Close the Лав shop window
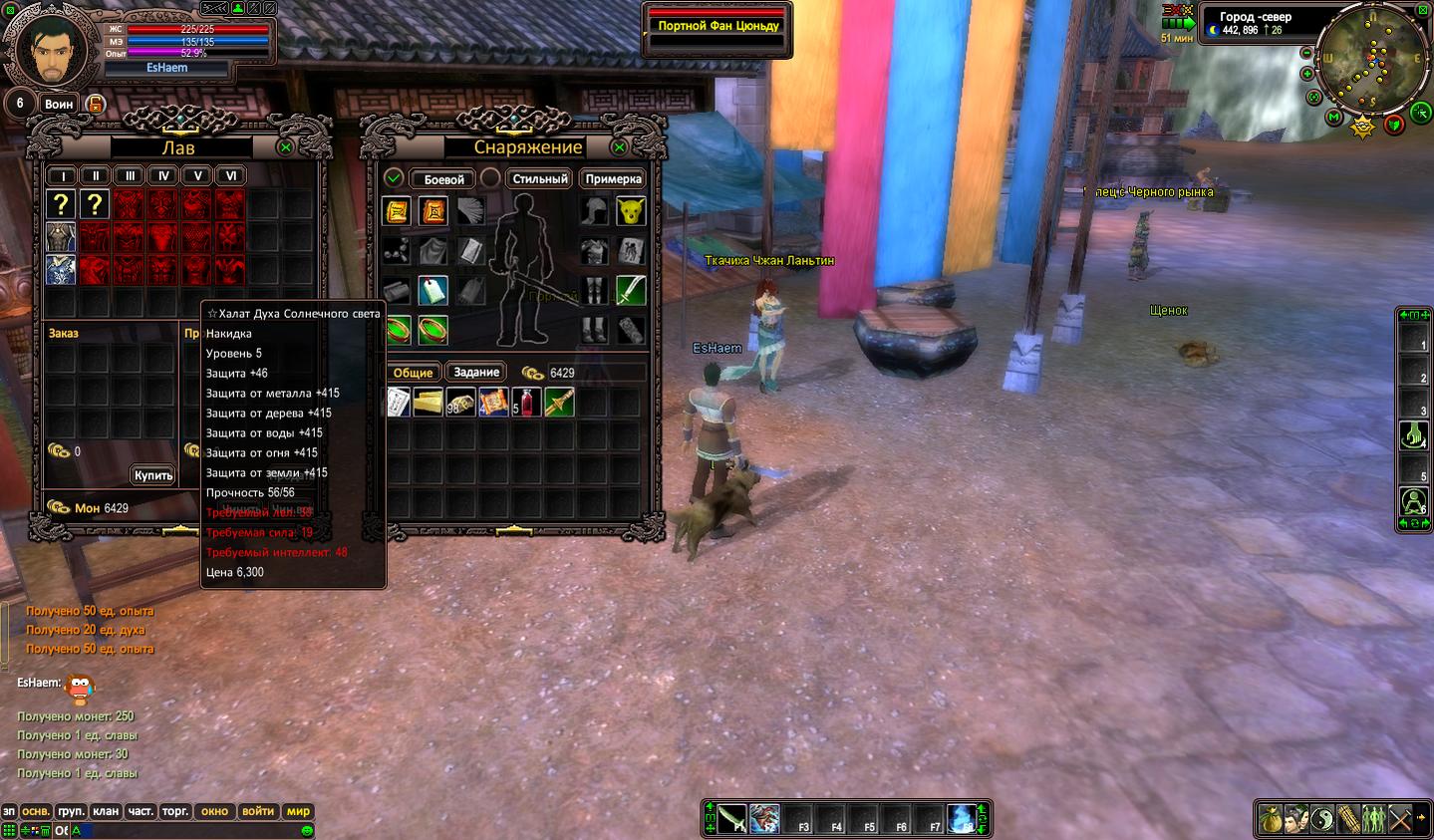Image resolution: width=1434 pixels, height=840 pixels. point(286,147)
